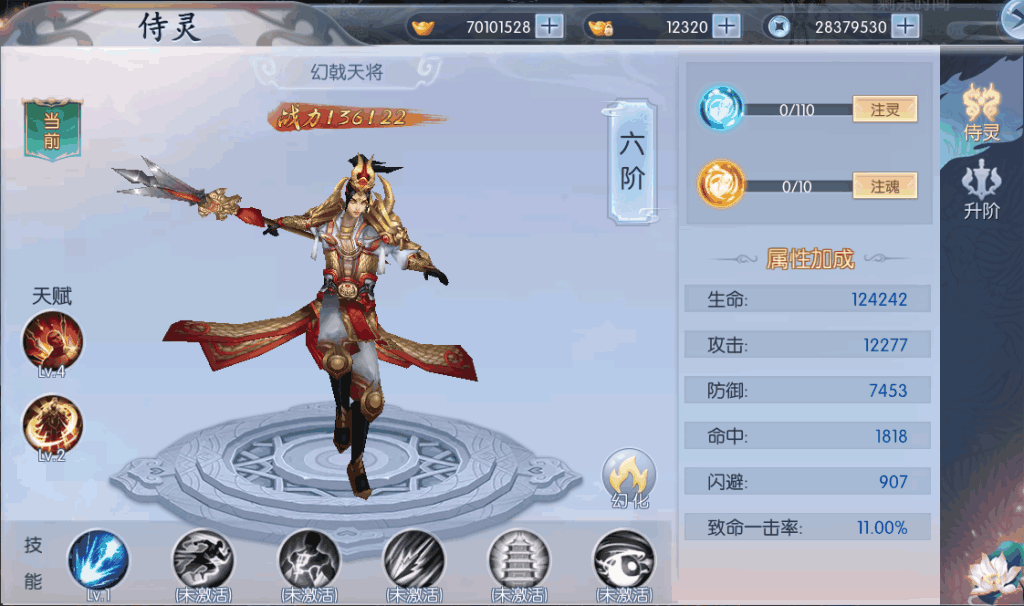1024x606 pixels.
Task: View the inactive pagoda tower skill
Action: pos(518,559)
